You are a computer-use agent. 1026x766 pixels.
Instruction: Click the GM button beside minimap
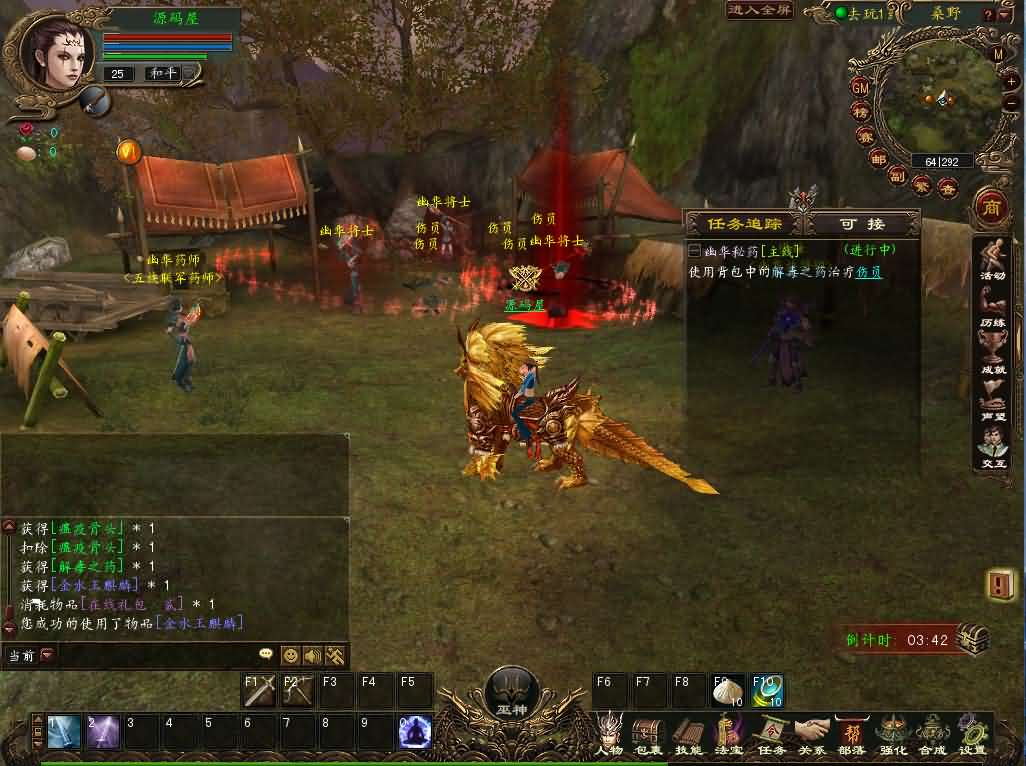860,87
